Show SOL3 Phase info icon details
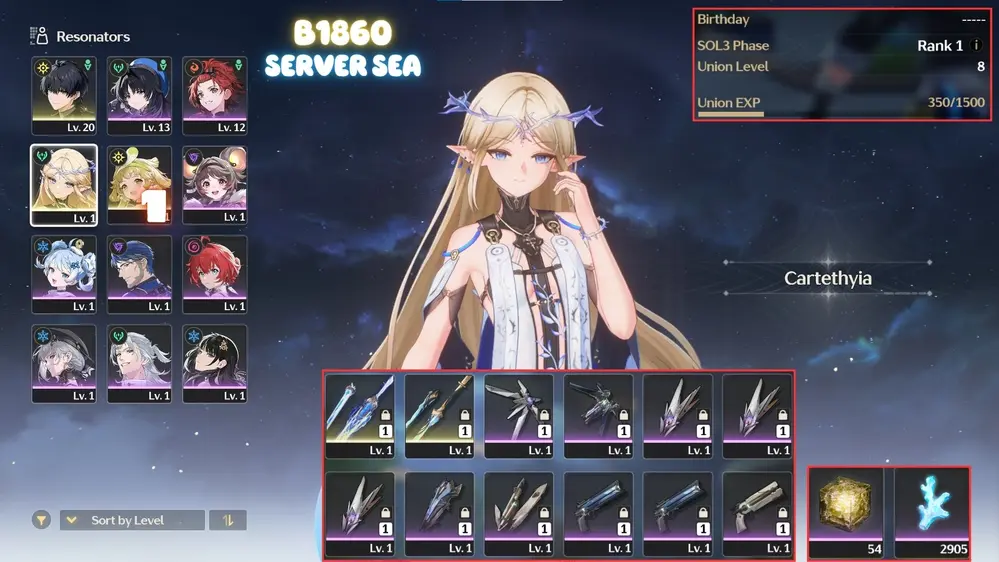 point(976,46)
